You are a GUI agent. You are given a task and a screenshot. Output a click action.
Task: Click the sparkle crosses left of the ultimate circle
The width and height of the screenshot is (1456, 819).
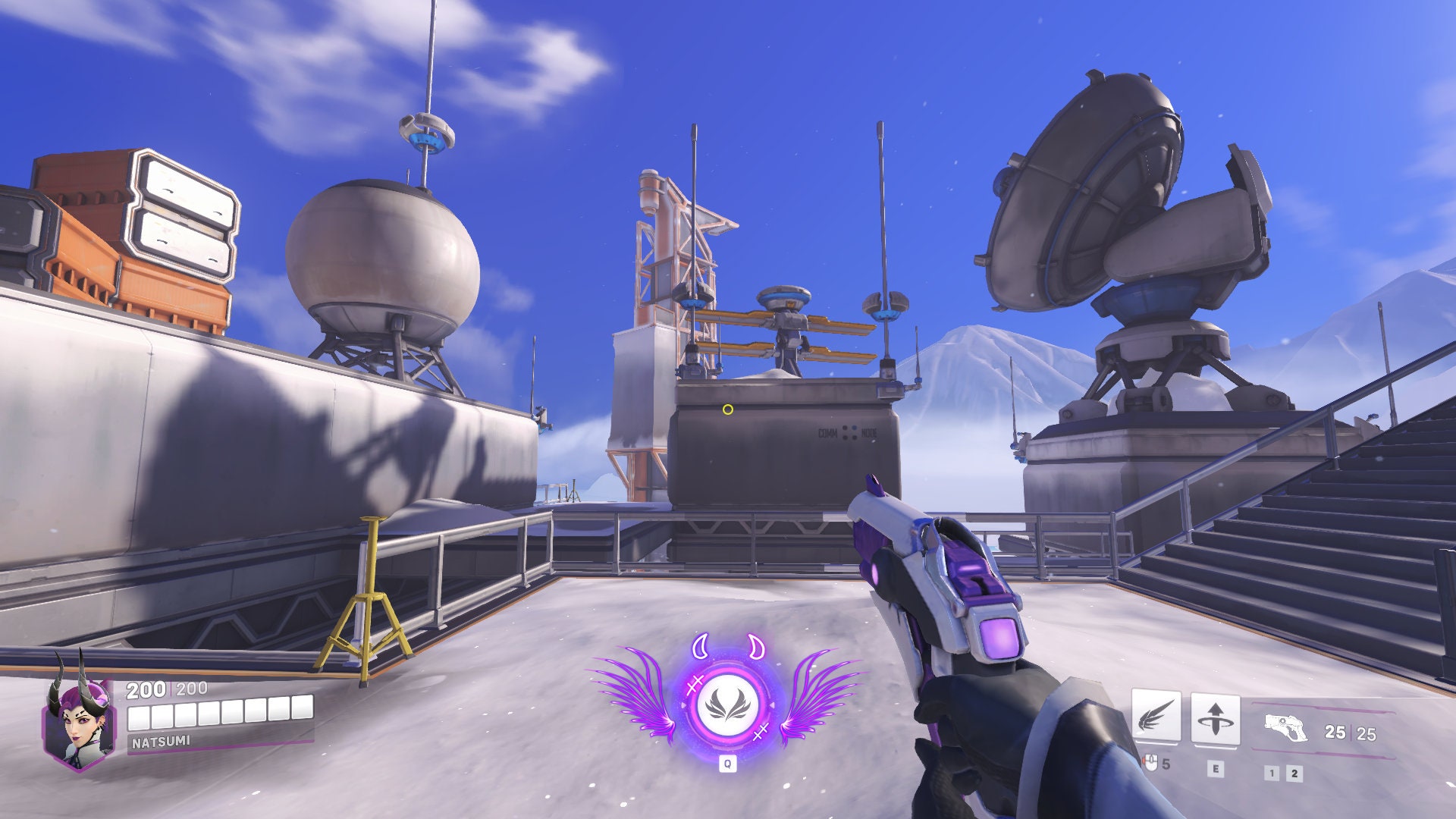695,685
